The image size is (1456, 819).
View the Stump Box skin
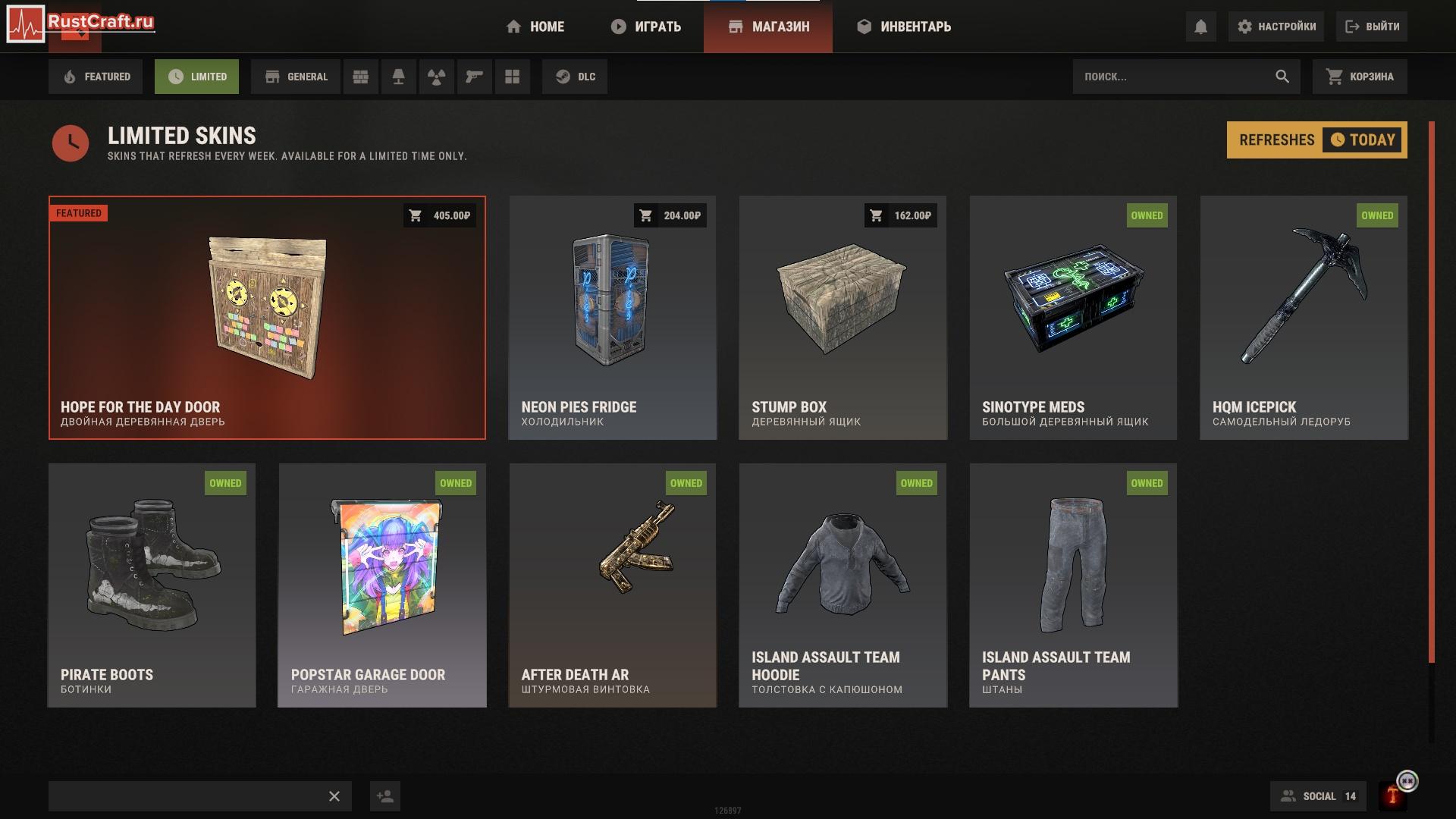(843, 318)
